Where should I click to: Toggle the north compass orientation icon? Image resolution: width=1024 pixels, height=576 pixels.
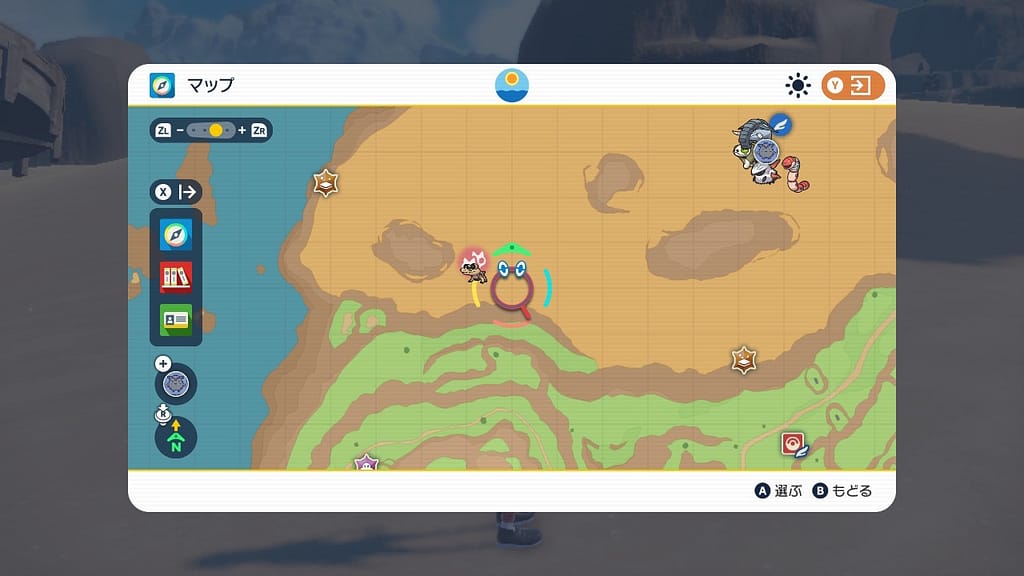click(x=176, y=438)
